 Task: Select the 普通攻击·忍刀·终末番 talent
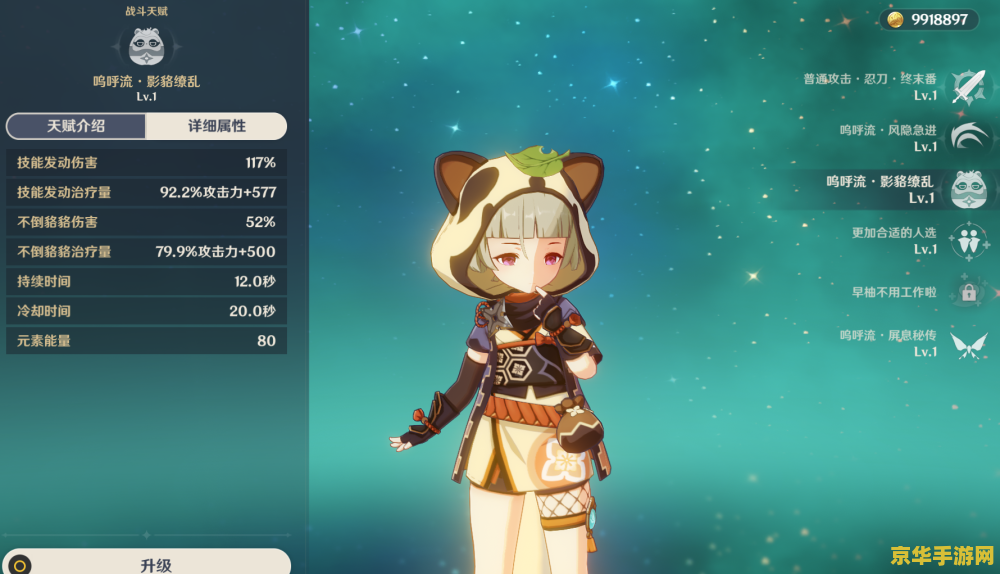(967, 87)
